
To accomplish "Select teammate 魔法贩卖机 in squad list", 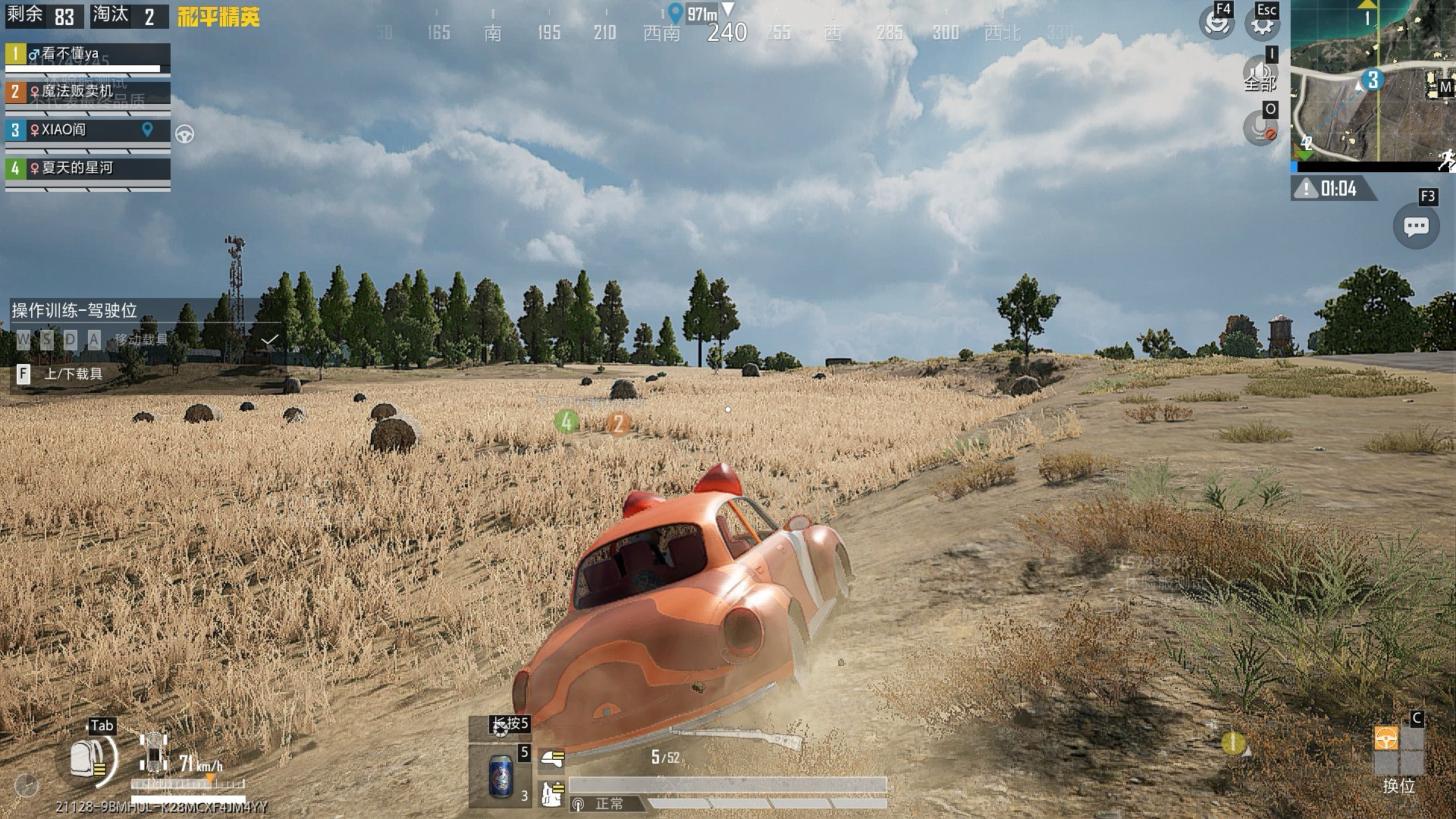I will [88, 92].
